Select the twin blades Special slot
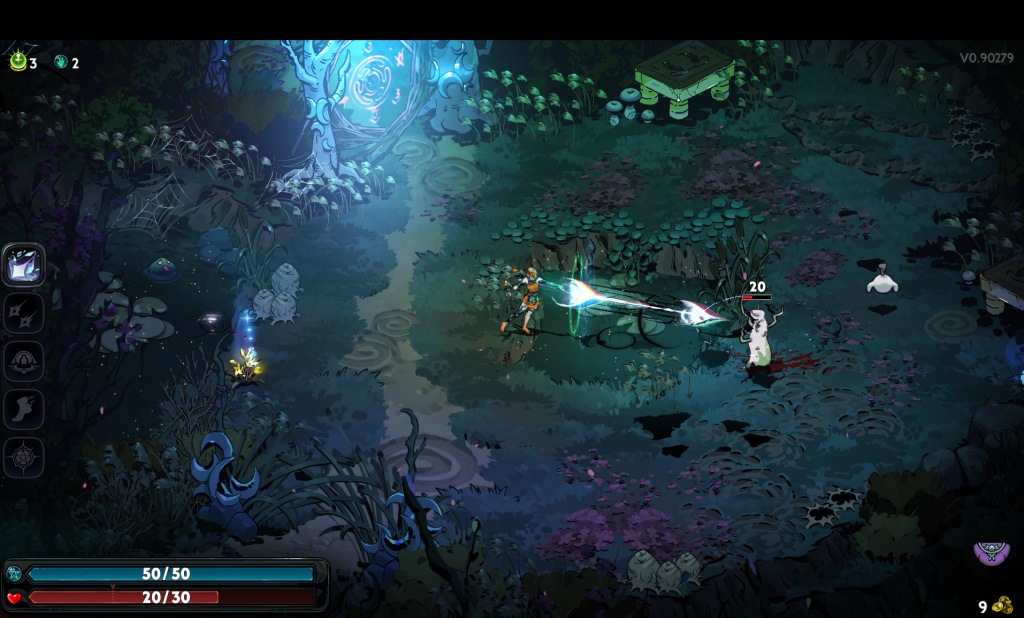1024x618 pixels. coord(23,313)
